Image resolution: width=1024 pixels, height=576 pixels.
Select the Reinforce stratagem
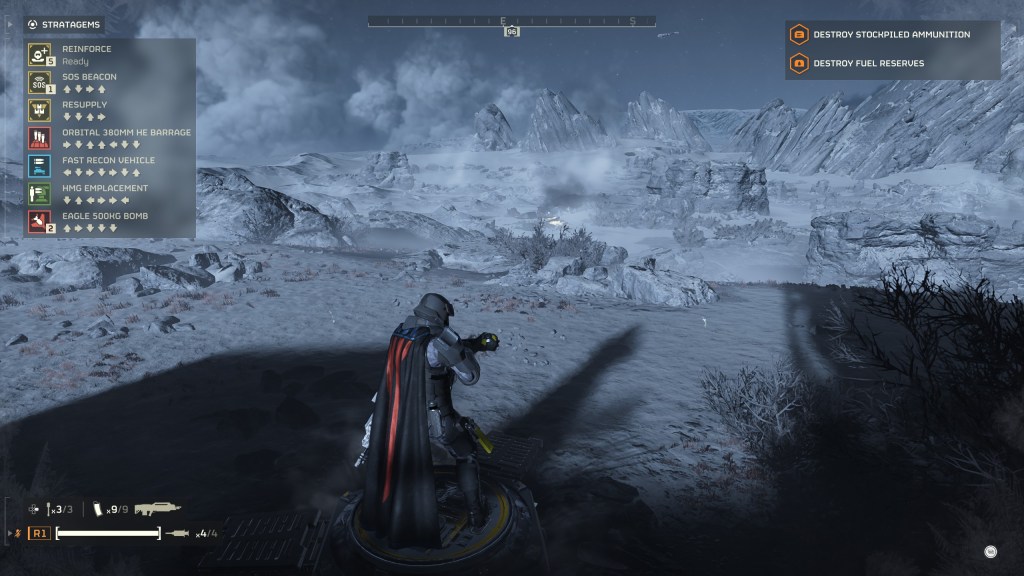coord(40,54)
